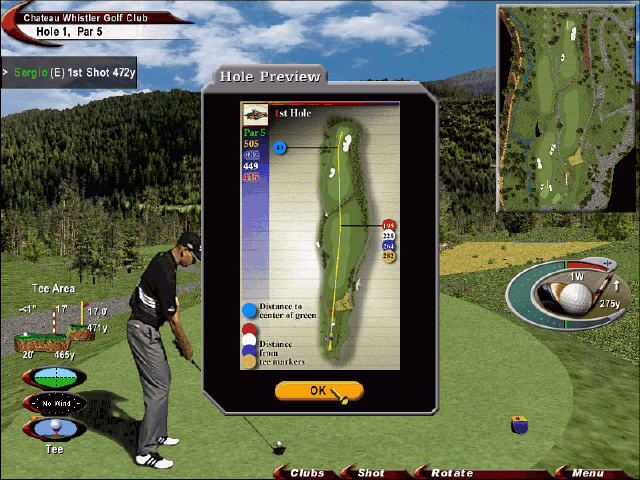Select the Rotate option
Image resolution: width=640 pixels, height=480 pixels.
click(451, 472)
